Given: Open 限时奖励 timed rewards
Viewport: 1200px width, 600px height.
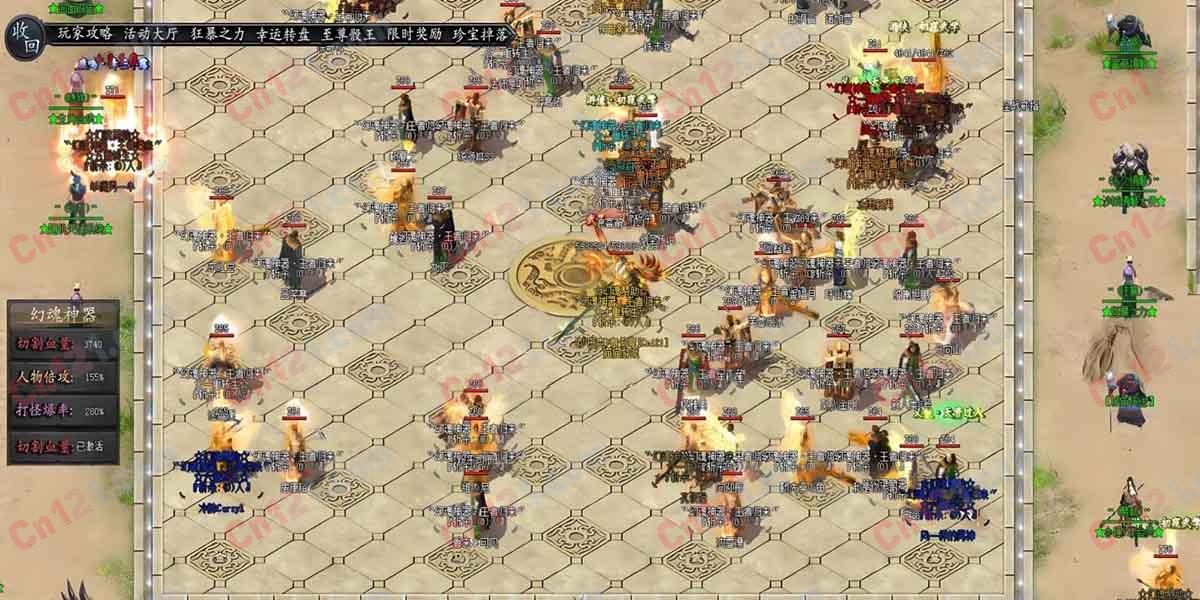Looking at the screenshot, I should [x=413, y=33].
